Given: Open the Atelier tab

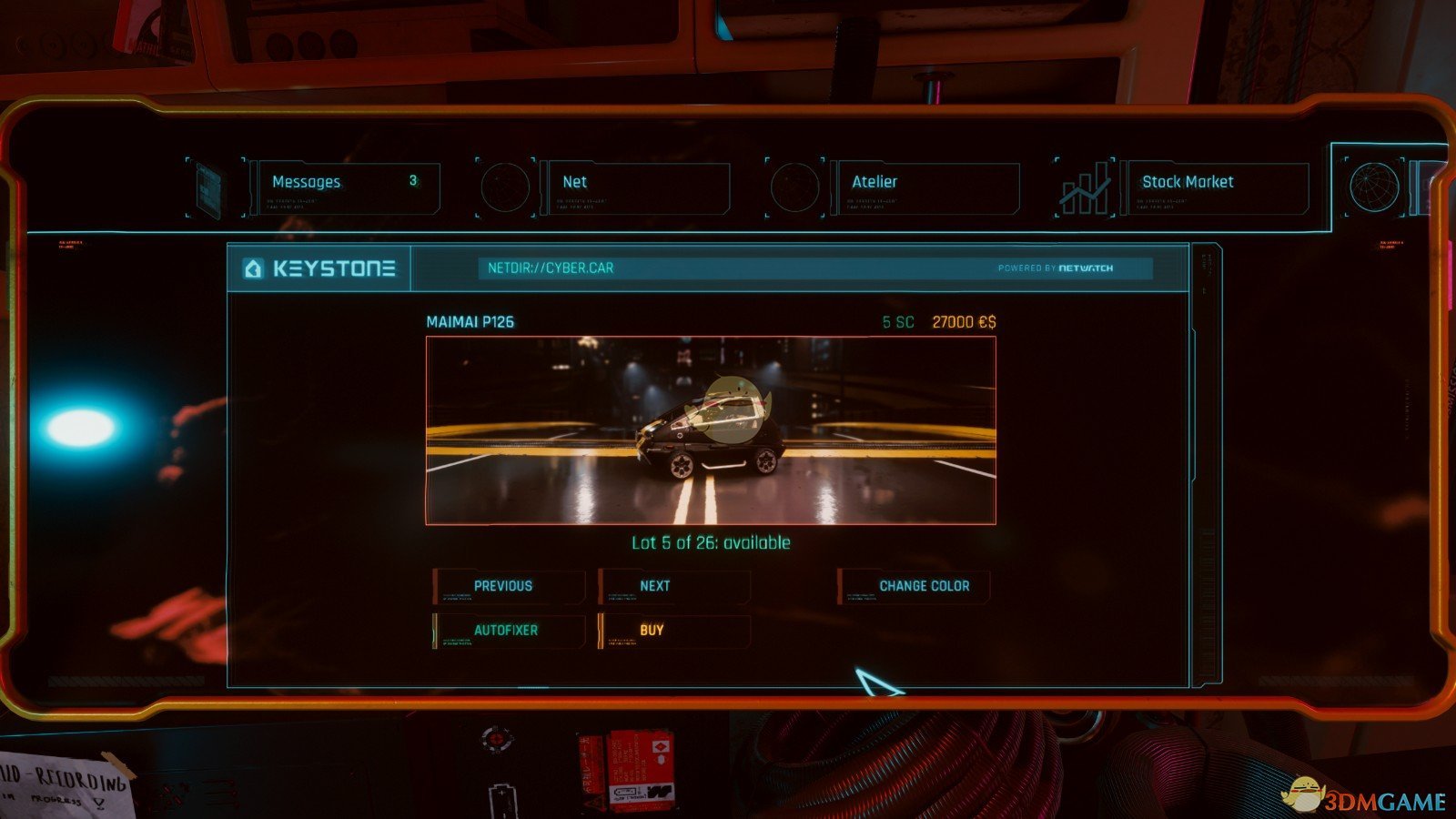Looking at the screenshot, I should 925,187.
